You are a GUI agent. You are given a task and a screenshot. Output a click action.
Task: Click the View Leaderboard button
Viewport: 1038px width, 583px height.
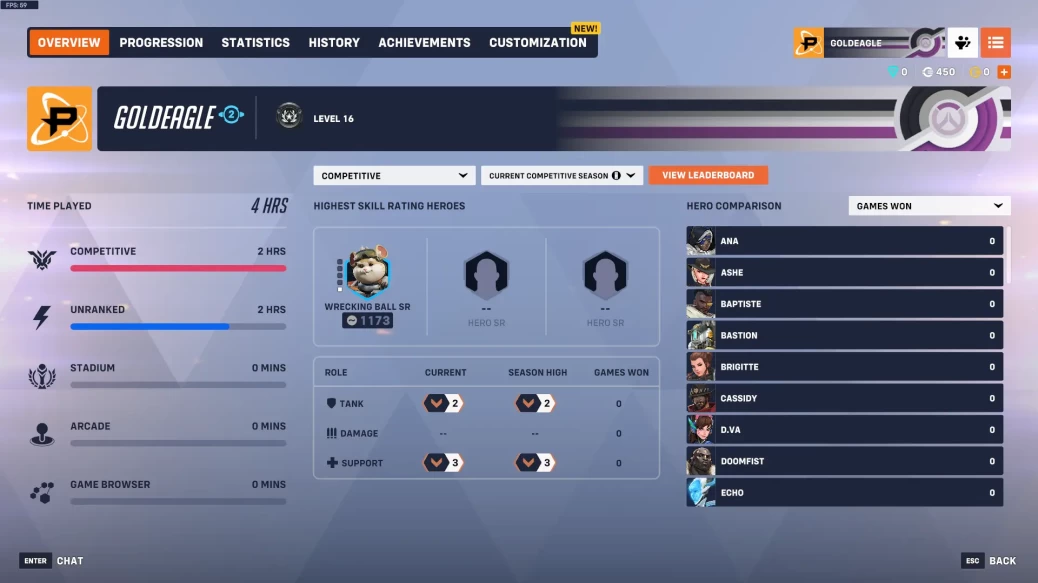point(708,175)
